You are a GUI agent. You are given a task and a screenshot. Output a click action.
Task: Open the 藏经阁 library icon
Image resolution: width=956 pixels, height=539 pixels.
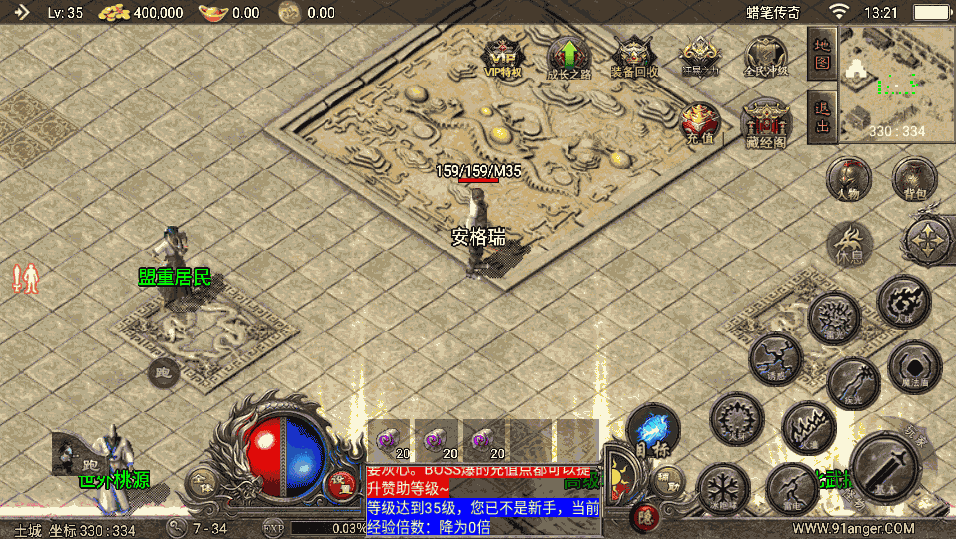(x=766, y=122)
